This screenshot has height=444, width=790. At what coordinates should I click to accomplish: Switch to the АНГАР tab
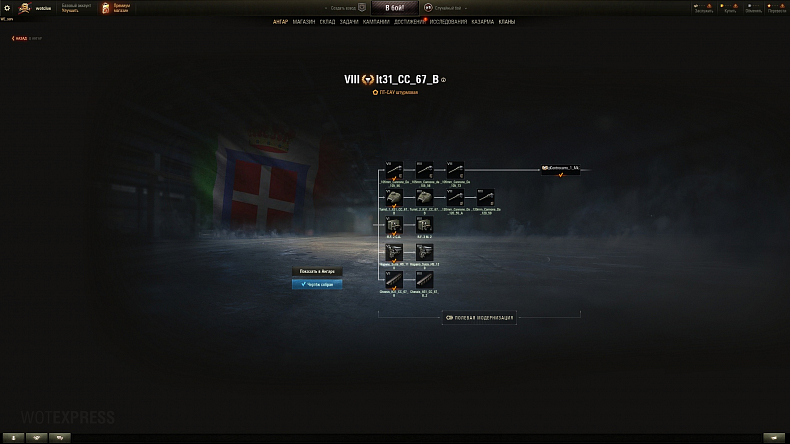(280, 21)
